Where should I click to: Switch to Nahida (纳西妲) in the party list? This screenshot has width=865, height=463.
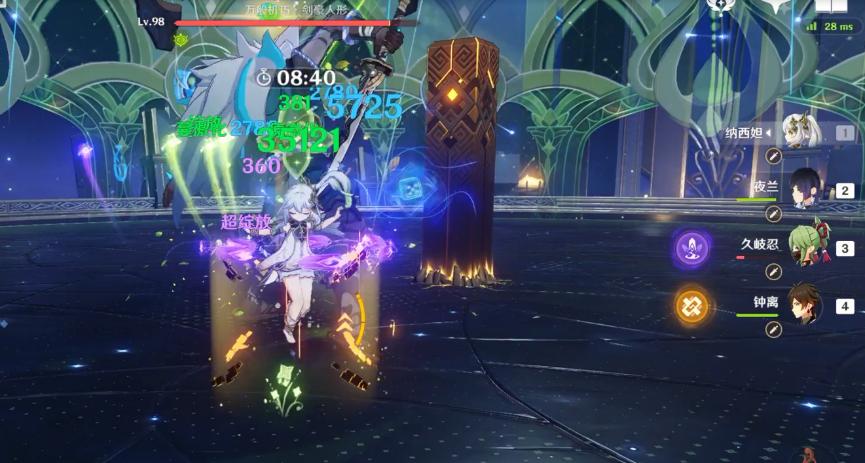(801, 131)
